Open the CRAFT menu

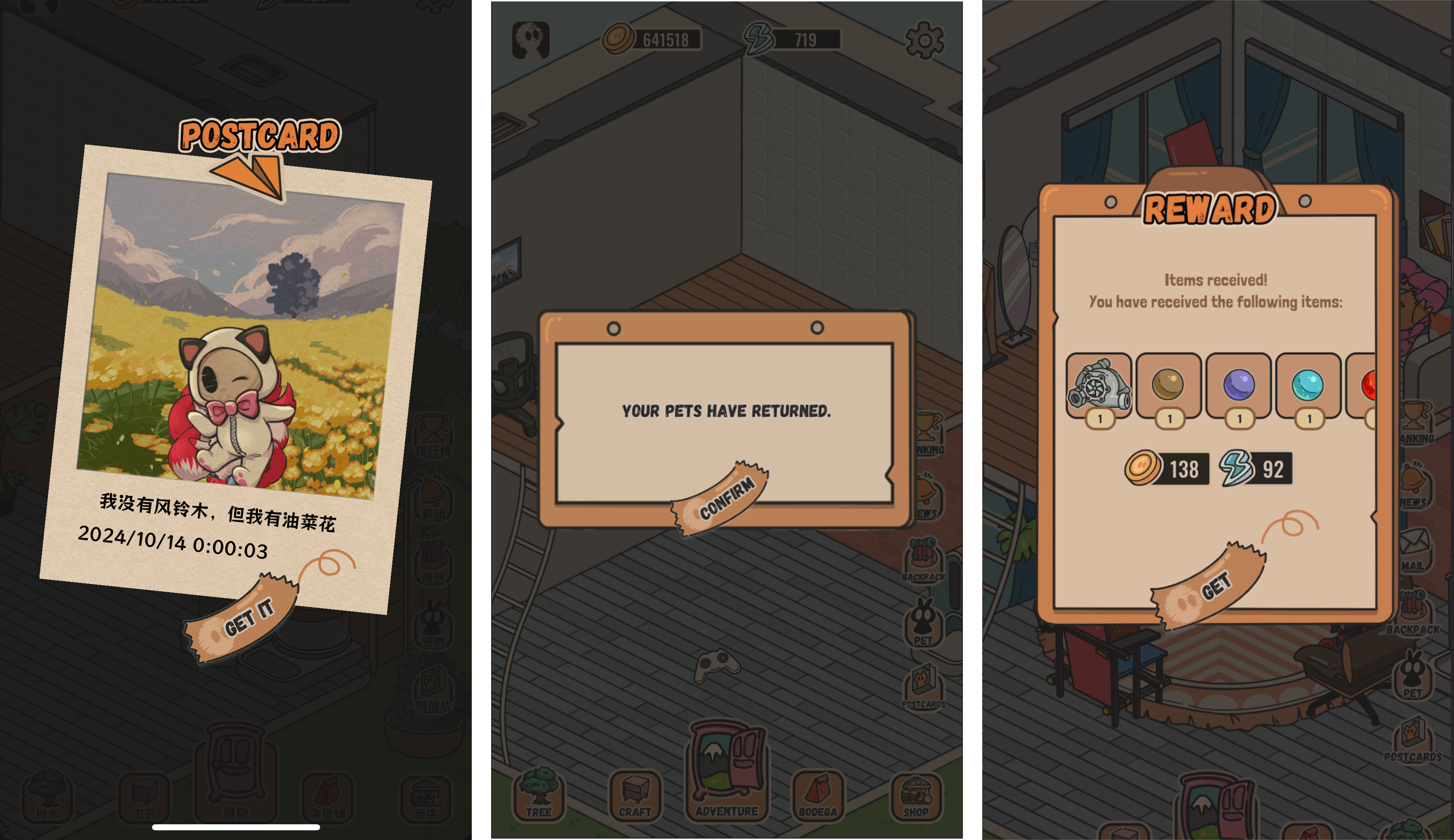pos(635,795)
